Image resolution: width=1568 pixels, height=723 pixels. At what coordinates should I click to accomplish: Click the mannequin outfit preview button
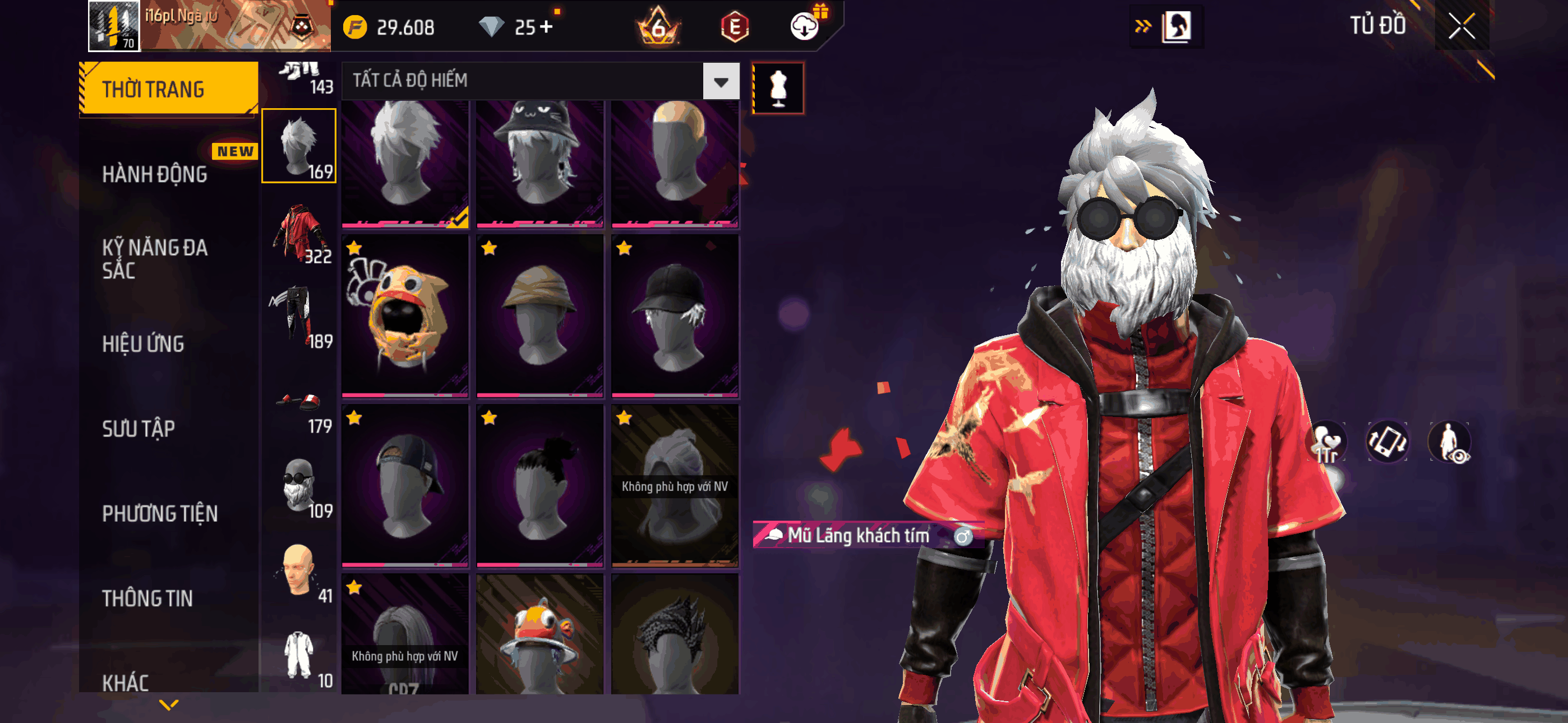[778, 88]
